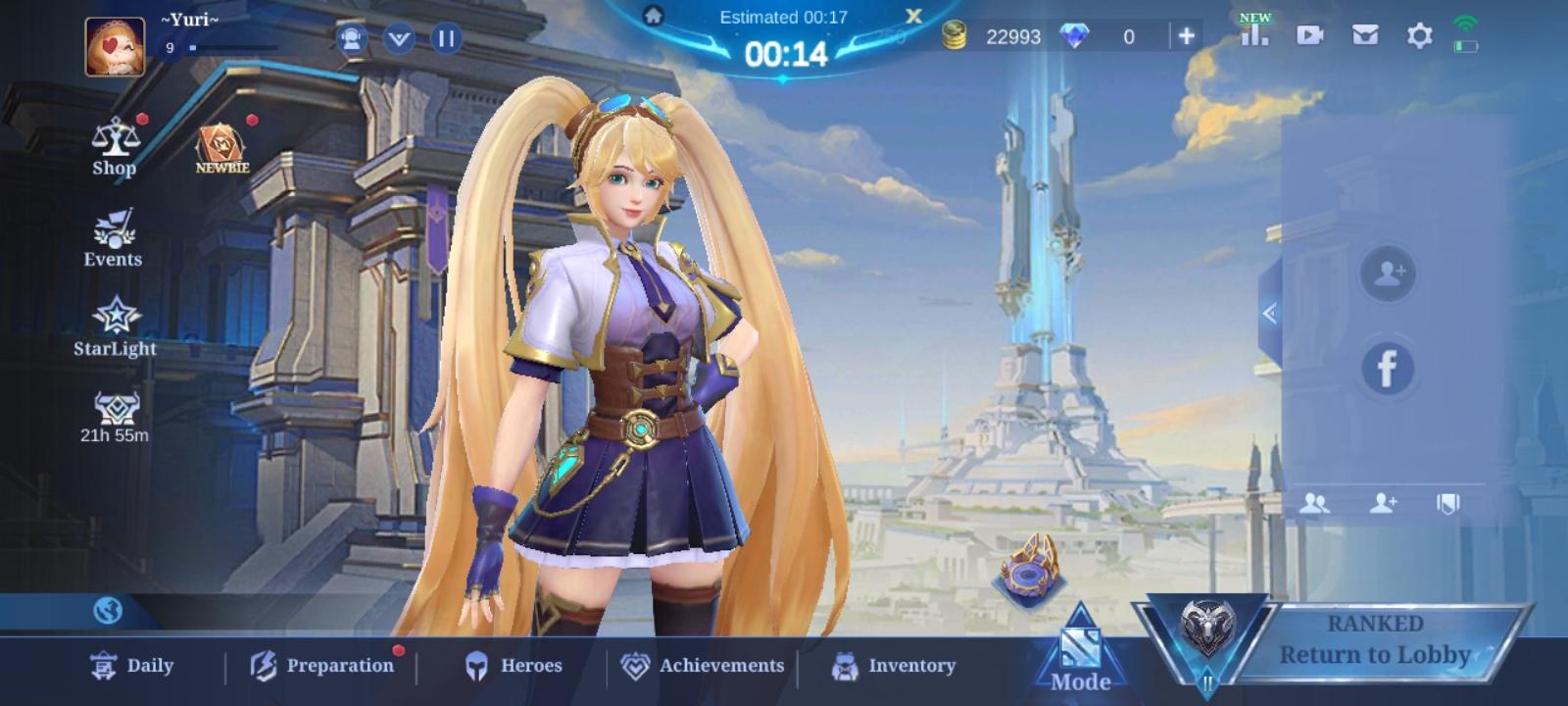Open the video recorder feature
Viewport: 1568px width, 706px height.
1310,35
